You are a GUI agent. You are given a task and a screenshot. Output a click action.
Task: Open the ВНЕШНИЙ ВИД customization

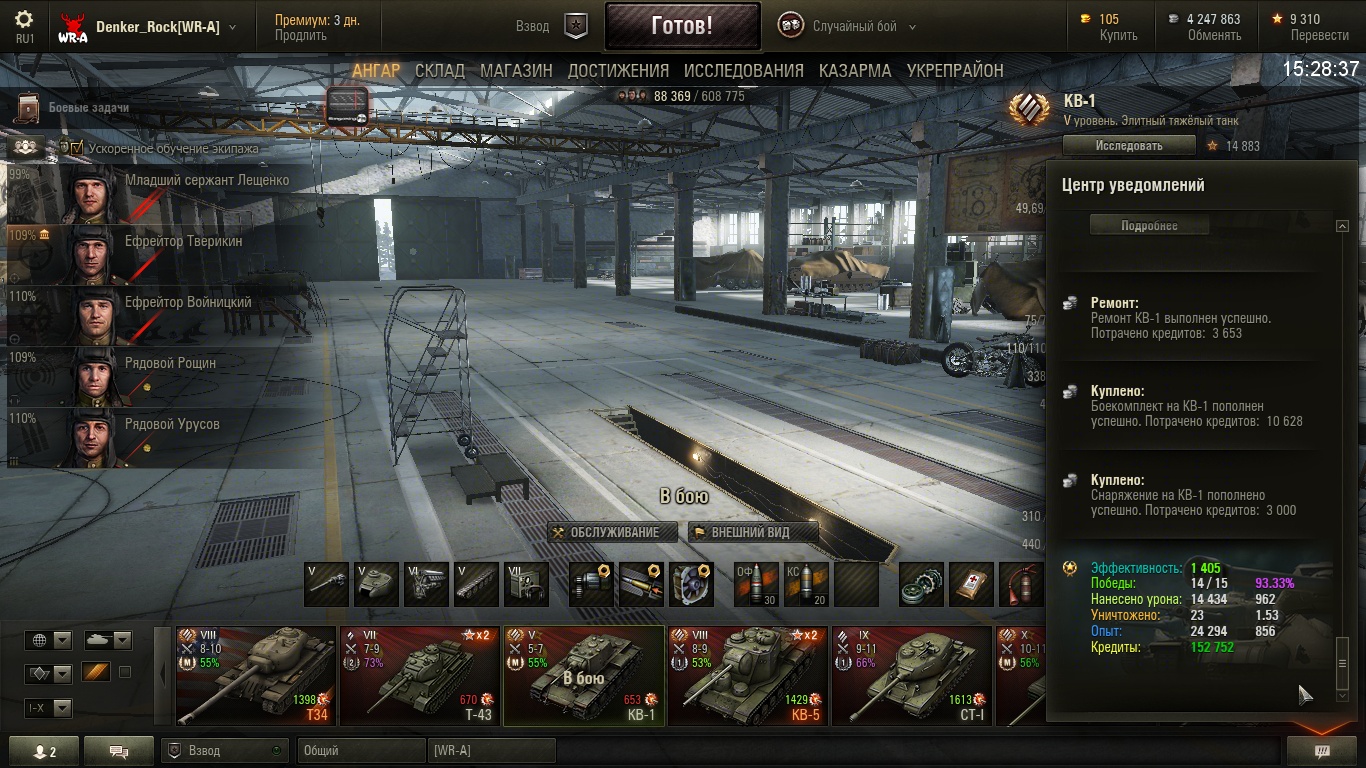753,532
